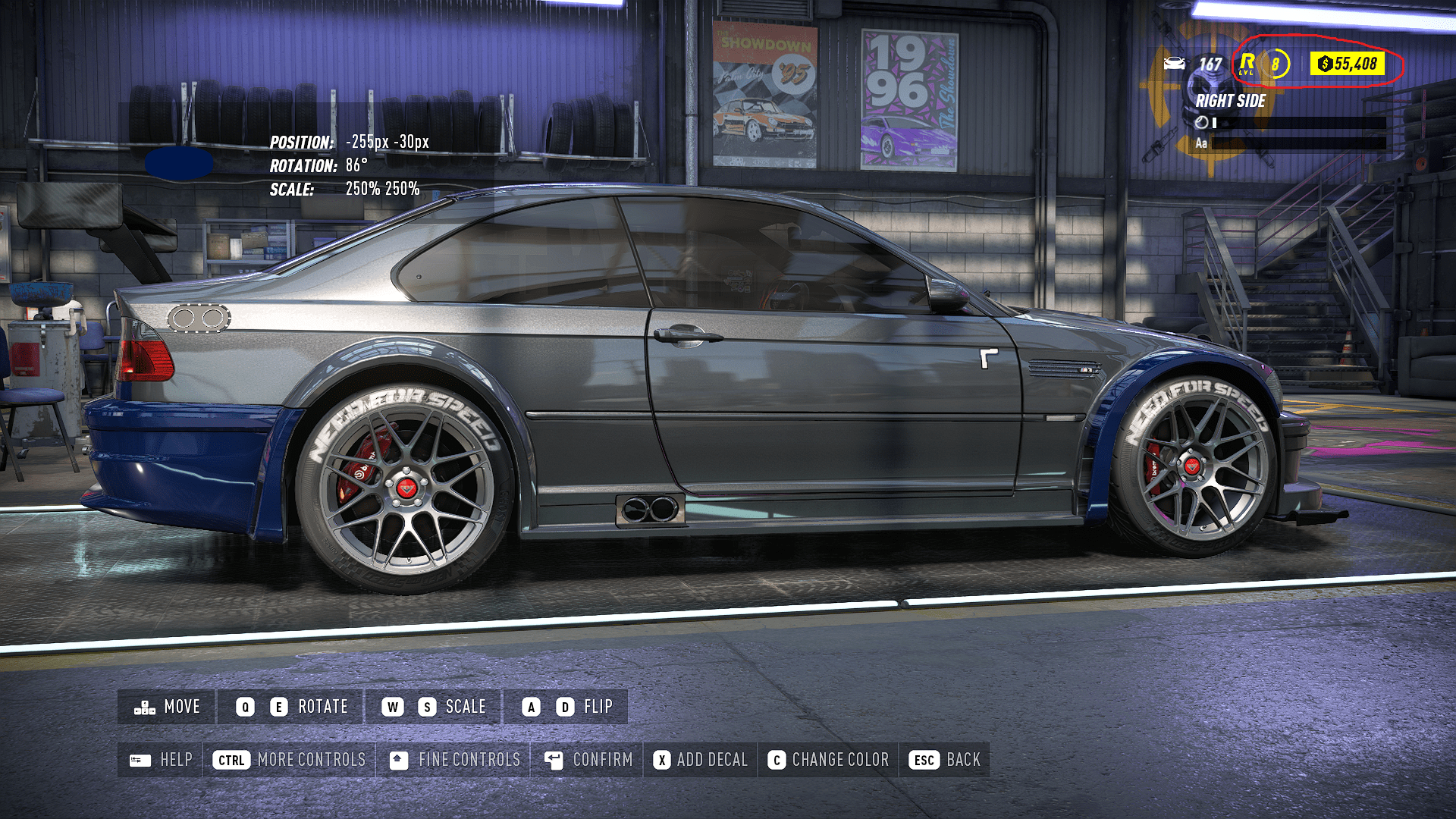Select the Move control
Image resolution: width=1456 pixels, height=819 pixels.
click(x=167, y=707)
